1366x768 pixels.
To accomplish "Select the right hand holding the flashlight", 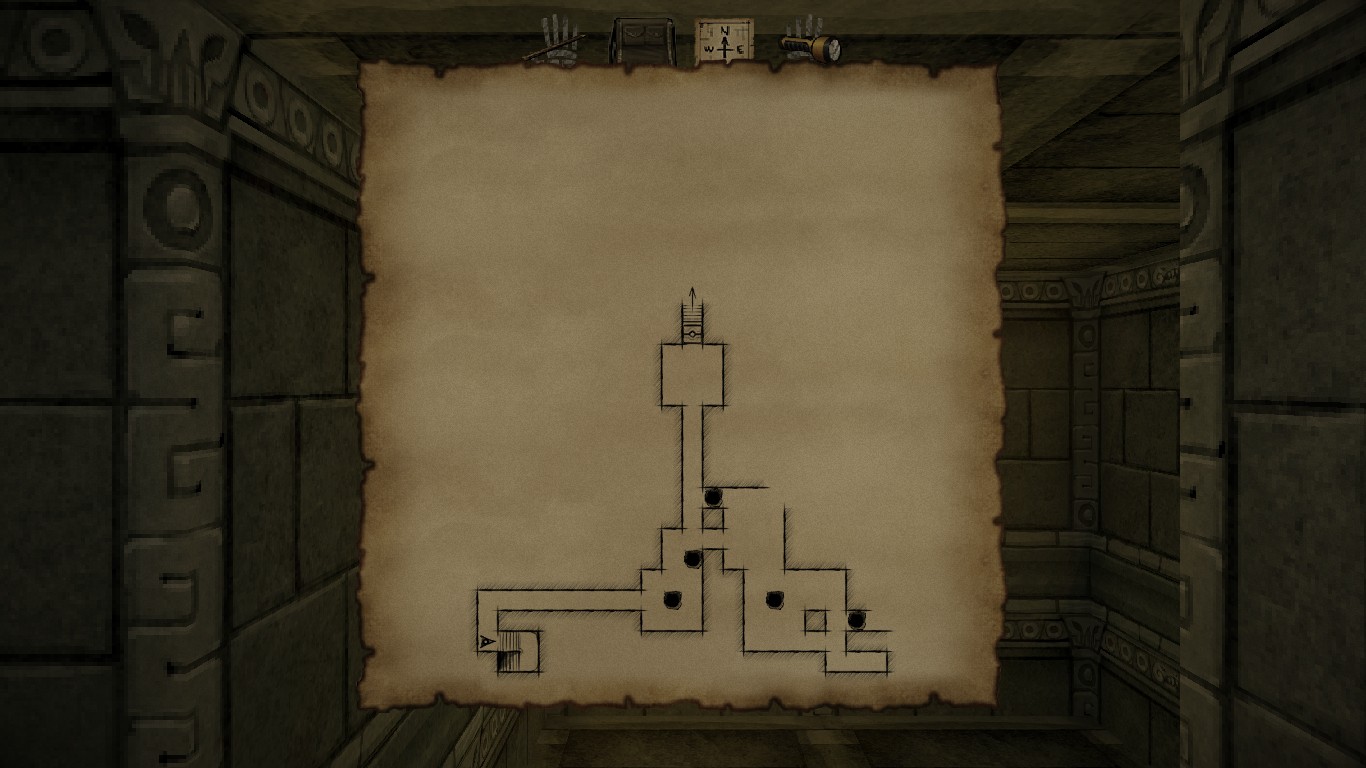I will point(810,43).
